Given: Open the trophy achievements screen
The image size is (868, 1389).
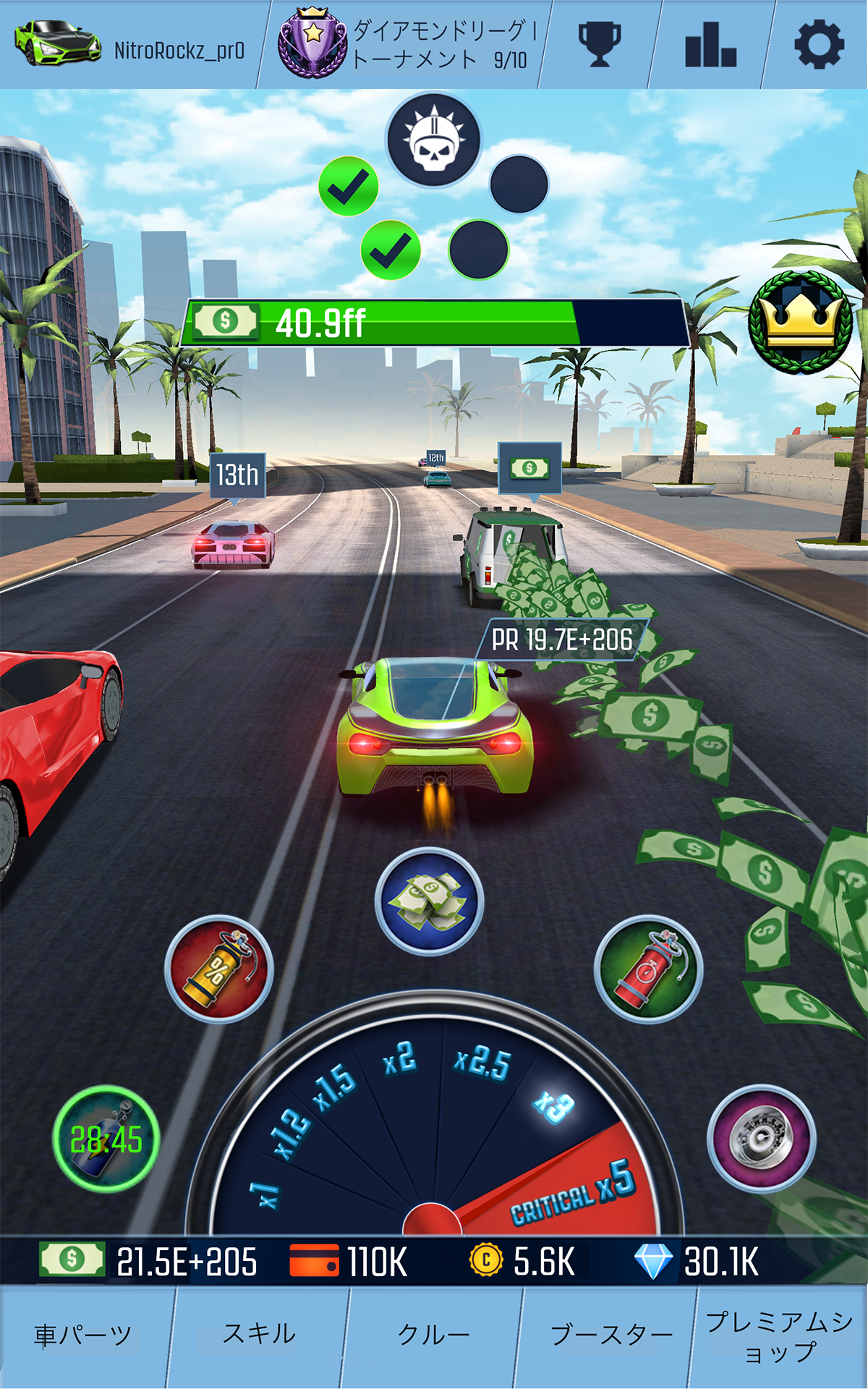Looking at the screenshot, I should 600,45.
